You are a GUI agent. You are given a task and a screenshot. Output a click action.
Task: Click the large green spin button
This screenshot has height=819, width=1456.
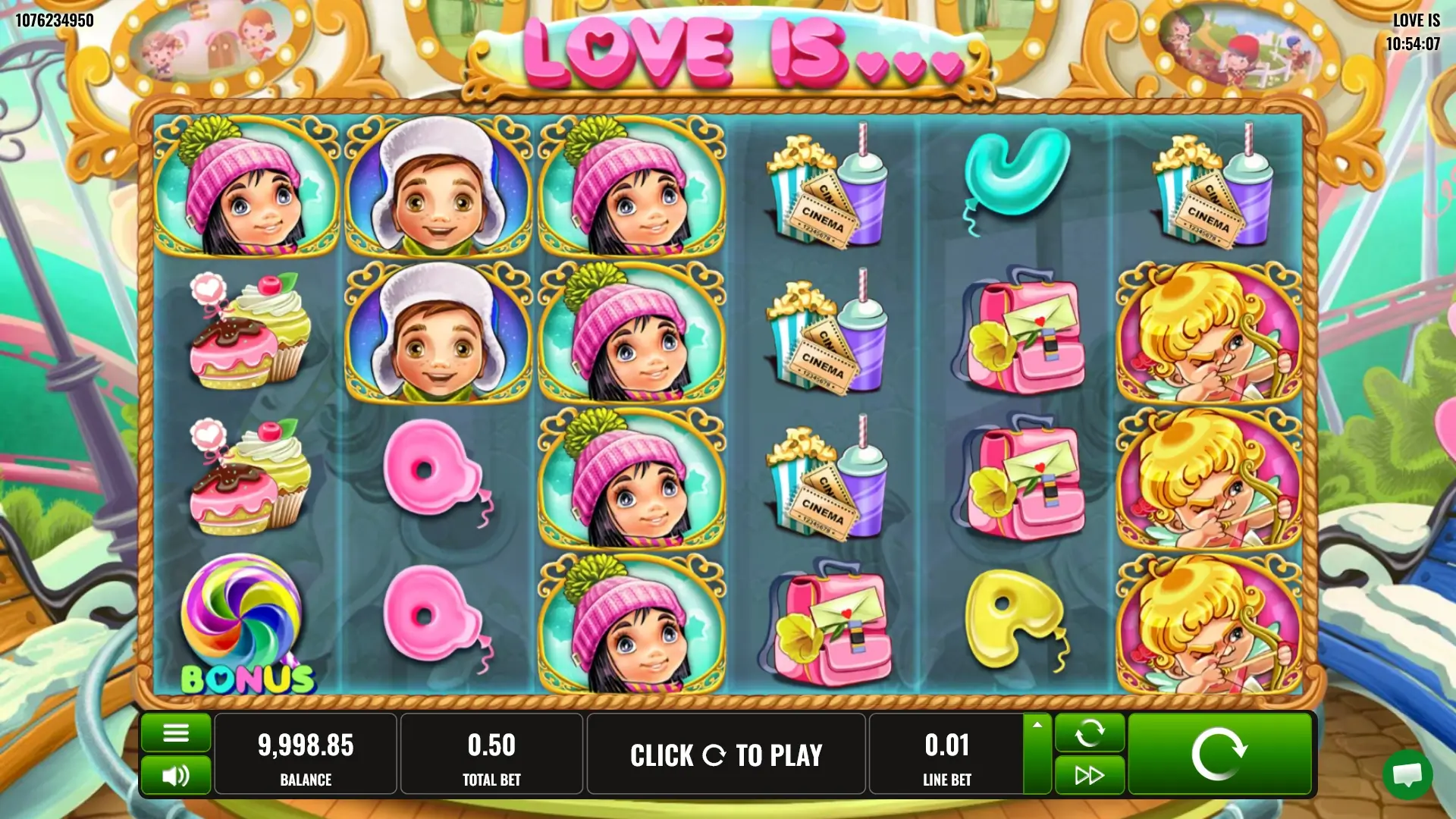click(x=1219, y=753)
